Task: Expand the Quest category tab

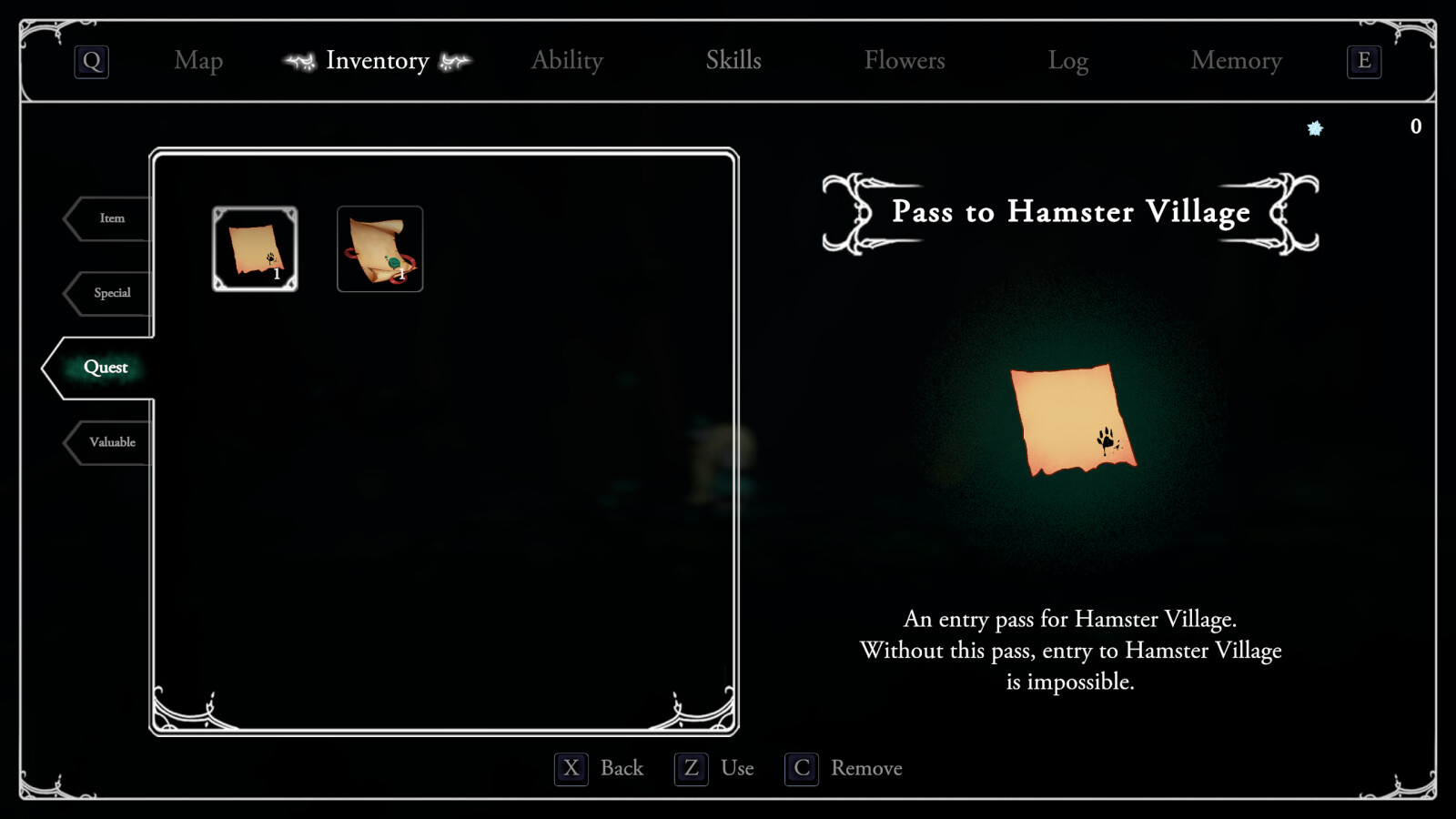Action: (105, 367)
